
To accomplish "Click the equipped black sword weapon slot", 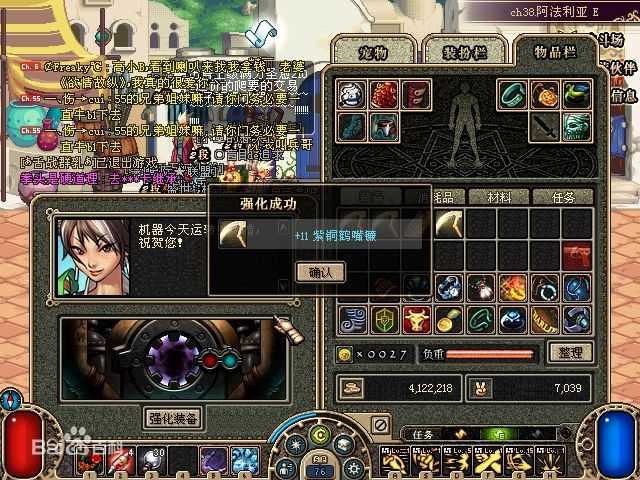I will [545, 126].
